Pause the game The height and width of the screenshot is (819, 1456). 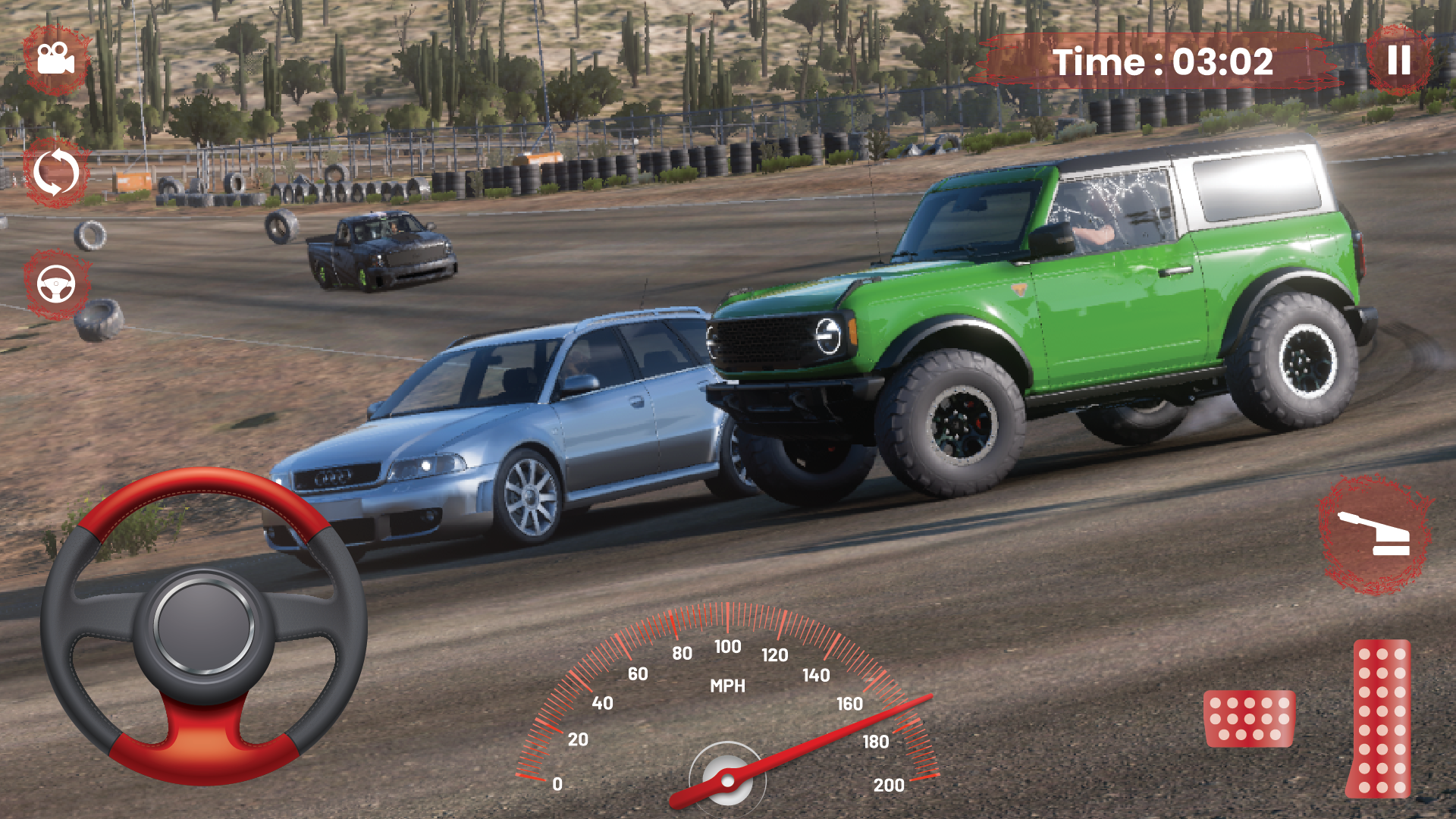tap(1399, 61)
